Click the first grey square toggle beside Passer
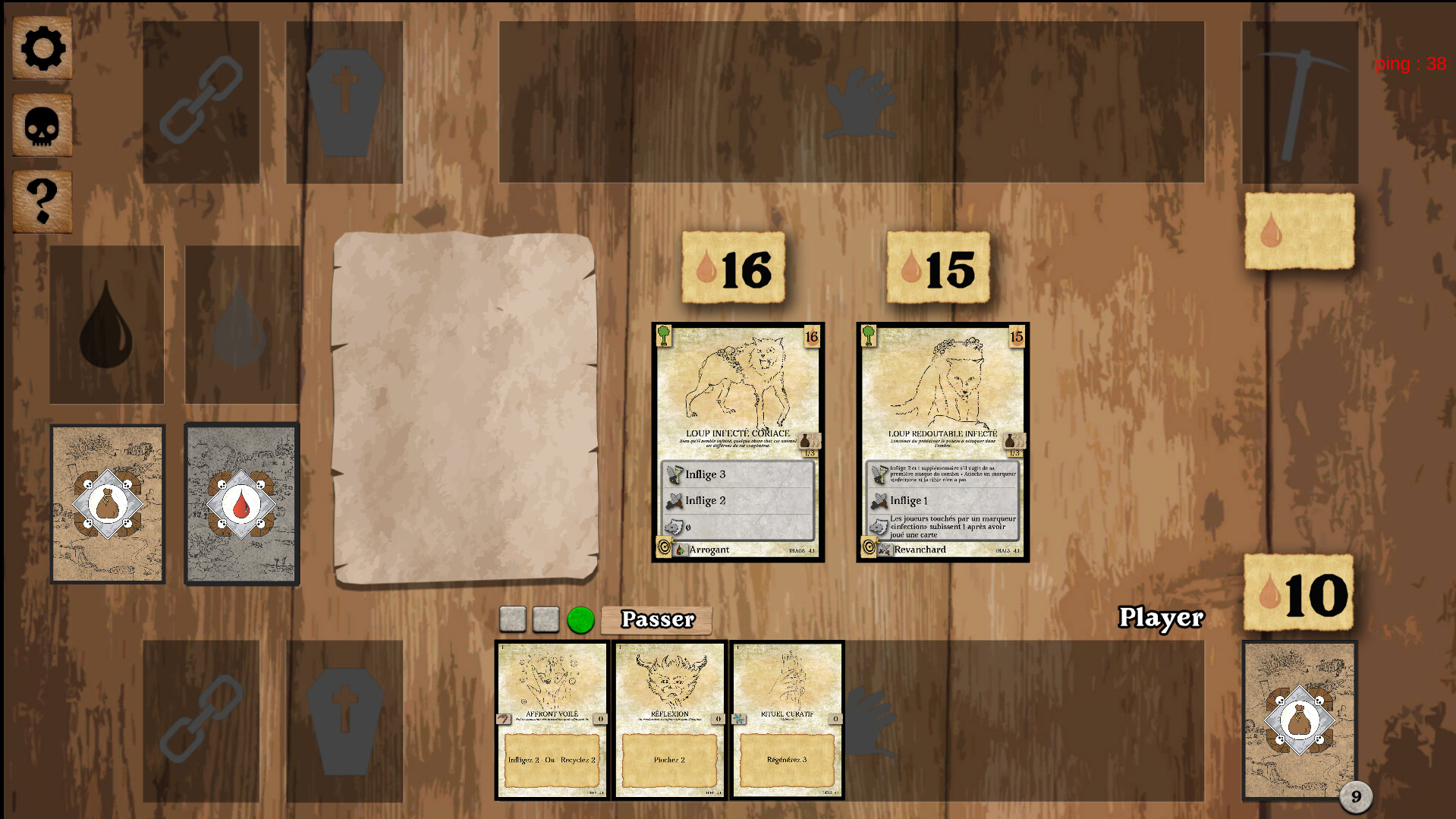The height and width of the screenshot is (819, 1456). [x=513, y=619]
